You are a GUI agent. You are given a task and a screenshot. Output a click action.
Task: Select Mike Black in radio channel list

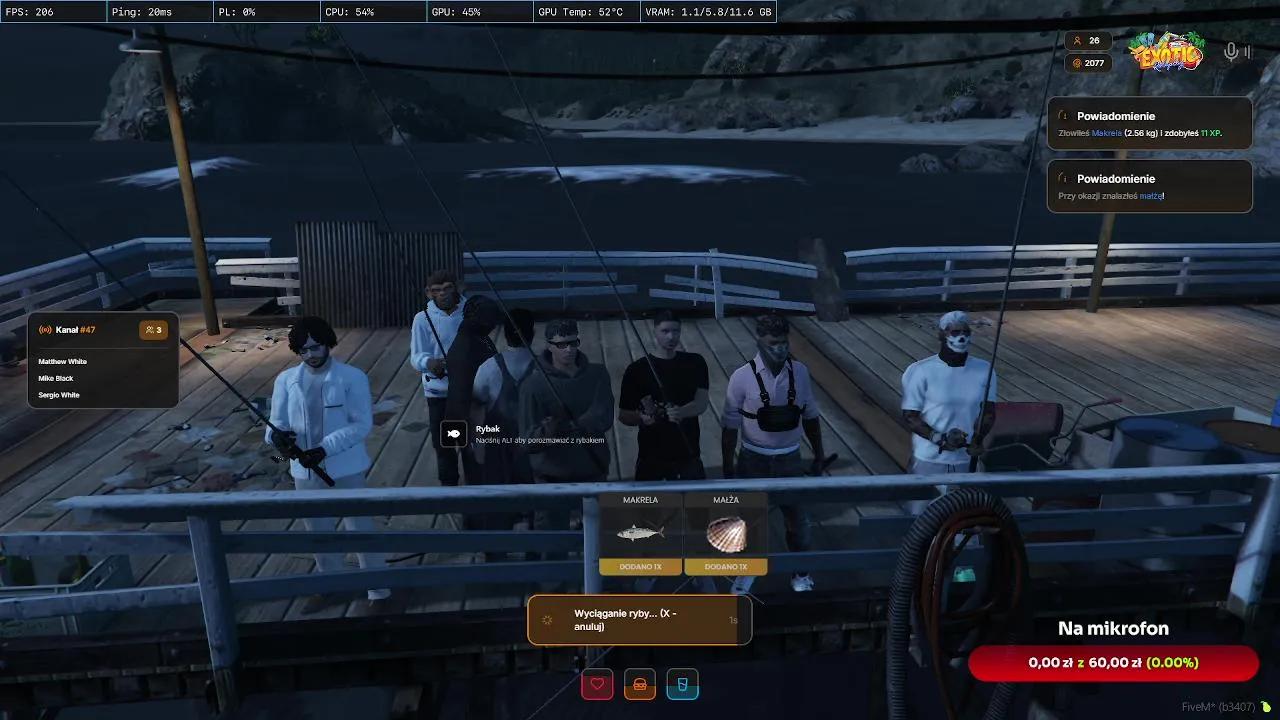coord(56,378)
